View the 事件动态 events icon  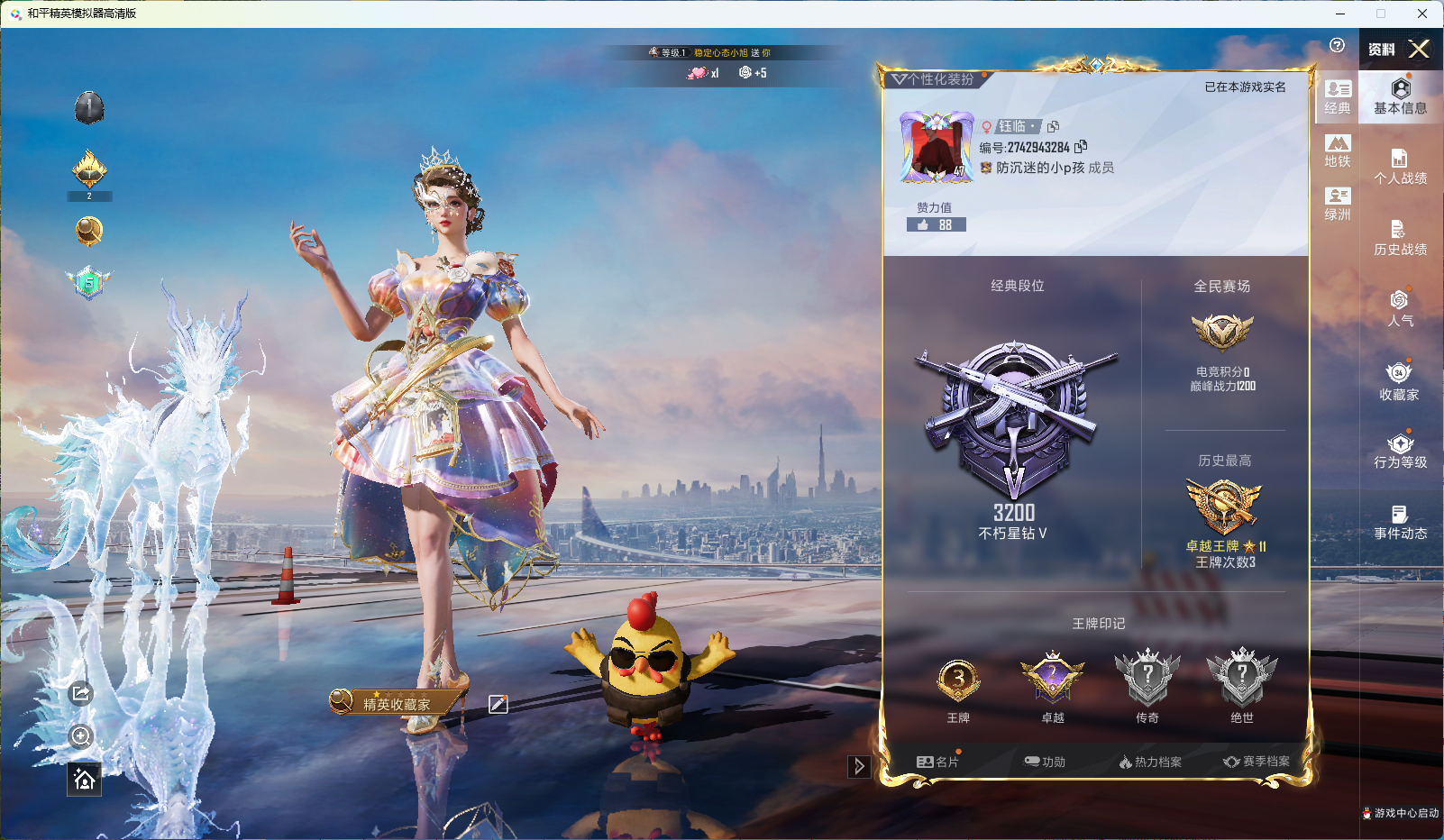tap(1400, 514)
